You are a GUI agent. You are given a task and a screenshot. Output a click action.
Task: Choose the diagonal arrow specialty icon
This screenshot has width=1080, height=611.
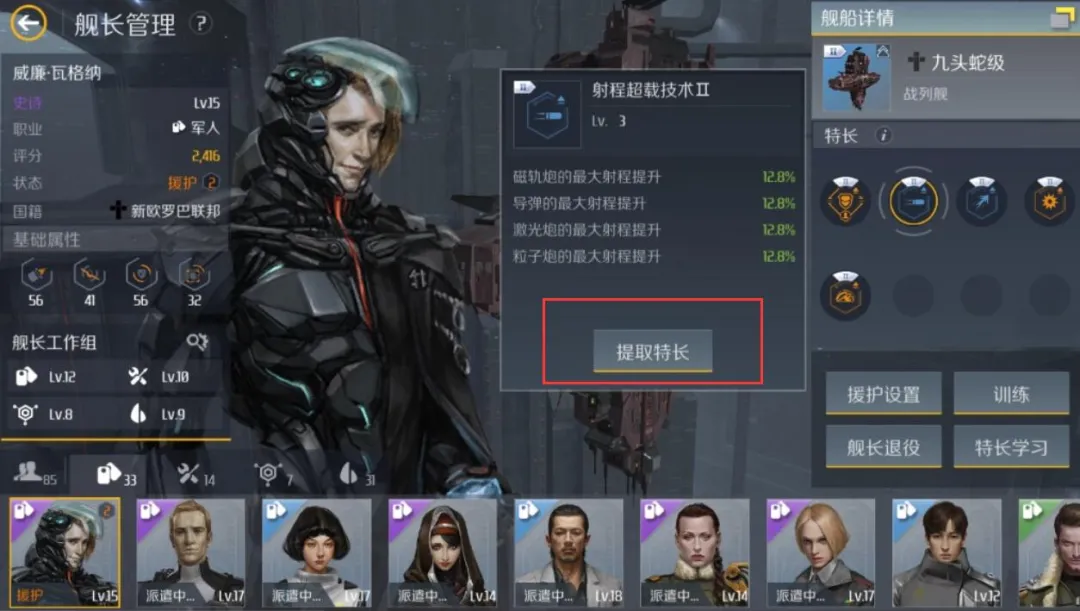981,202
